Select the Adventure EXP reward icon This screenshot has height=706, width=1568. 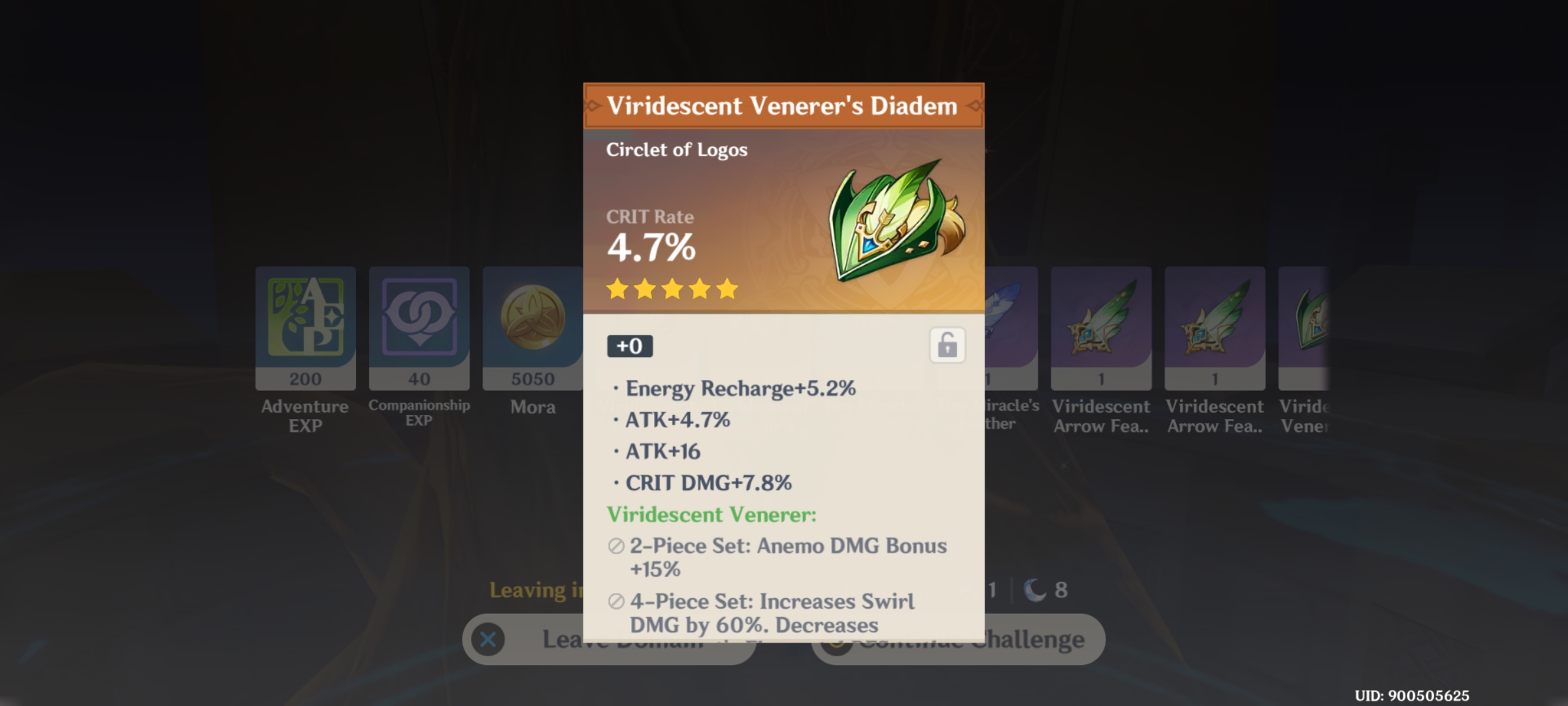305,327
